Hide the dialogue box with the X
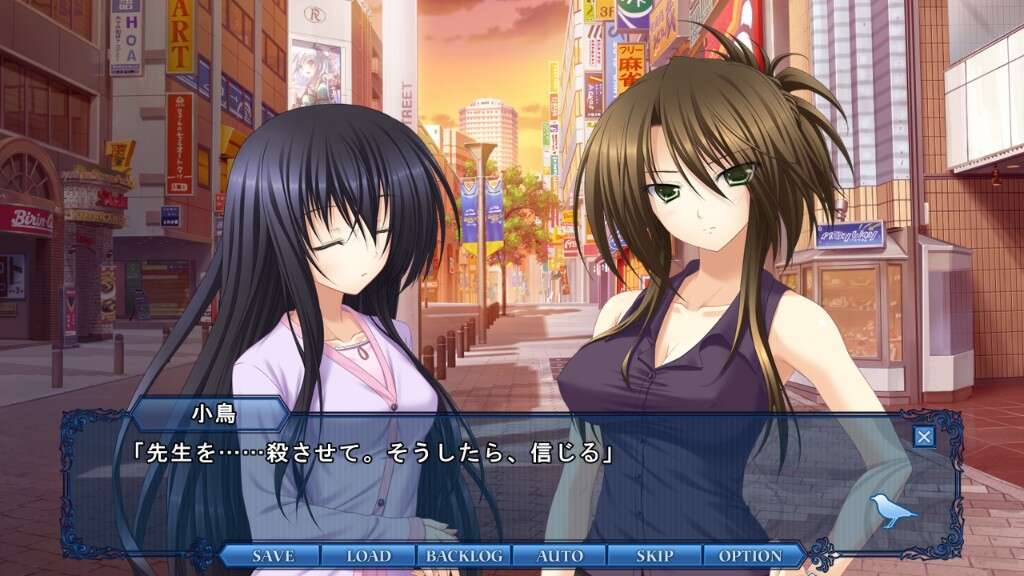 925,436
